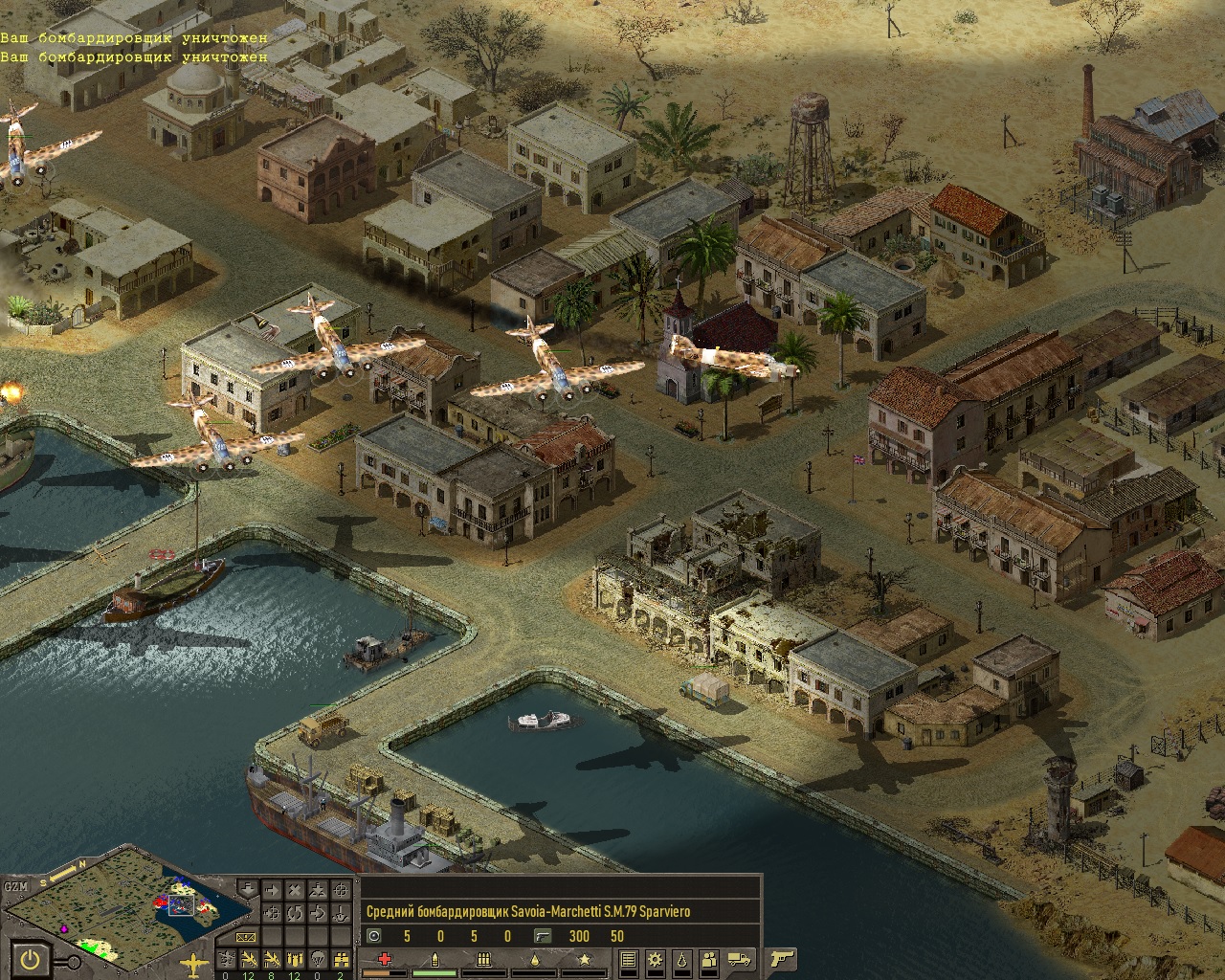This screenshot has width=1225, height=980.
Task: Click the rotate arrows command button
Action: tap(295, 913)
